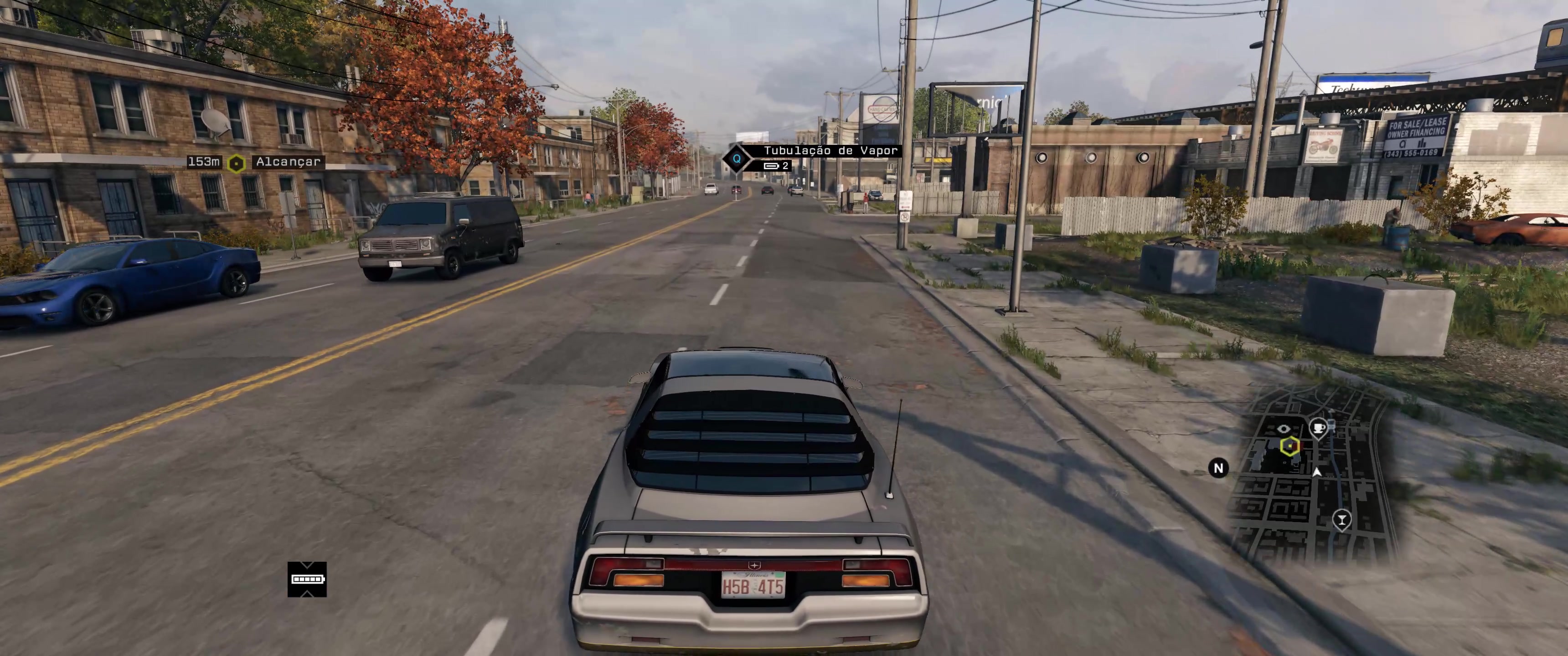Viewport: 1568px width, 656px height.
Task: Select the yellow hexagon mission marker on minimap
Action: pyautogui.click(x=1290, y=446)
